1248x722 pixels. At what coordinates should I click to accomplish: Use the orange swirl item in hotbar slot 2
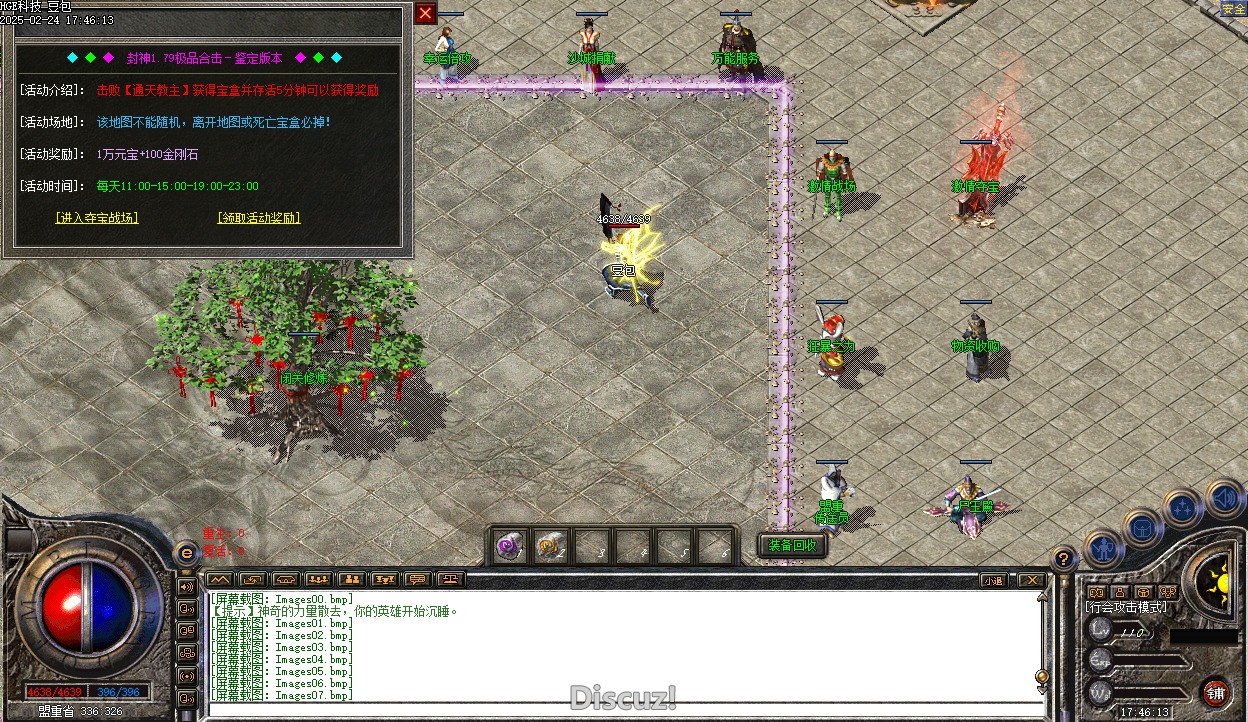tap(549, 547)
